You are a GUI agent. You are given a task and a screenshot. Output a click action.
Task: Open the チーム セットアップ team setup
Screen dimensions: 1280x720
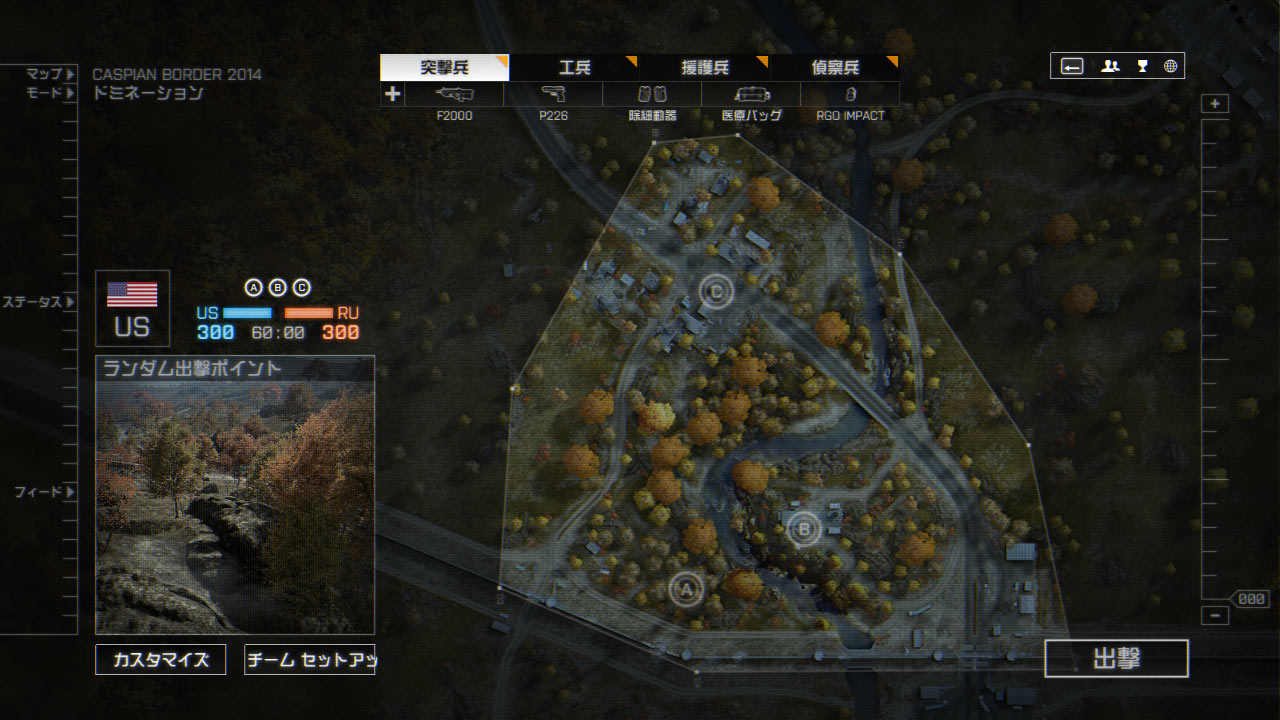(x=310, y=660)
